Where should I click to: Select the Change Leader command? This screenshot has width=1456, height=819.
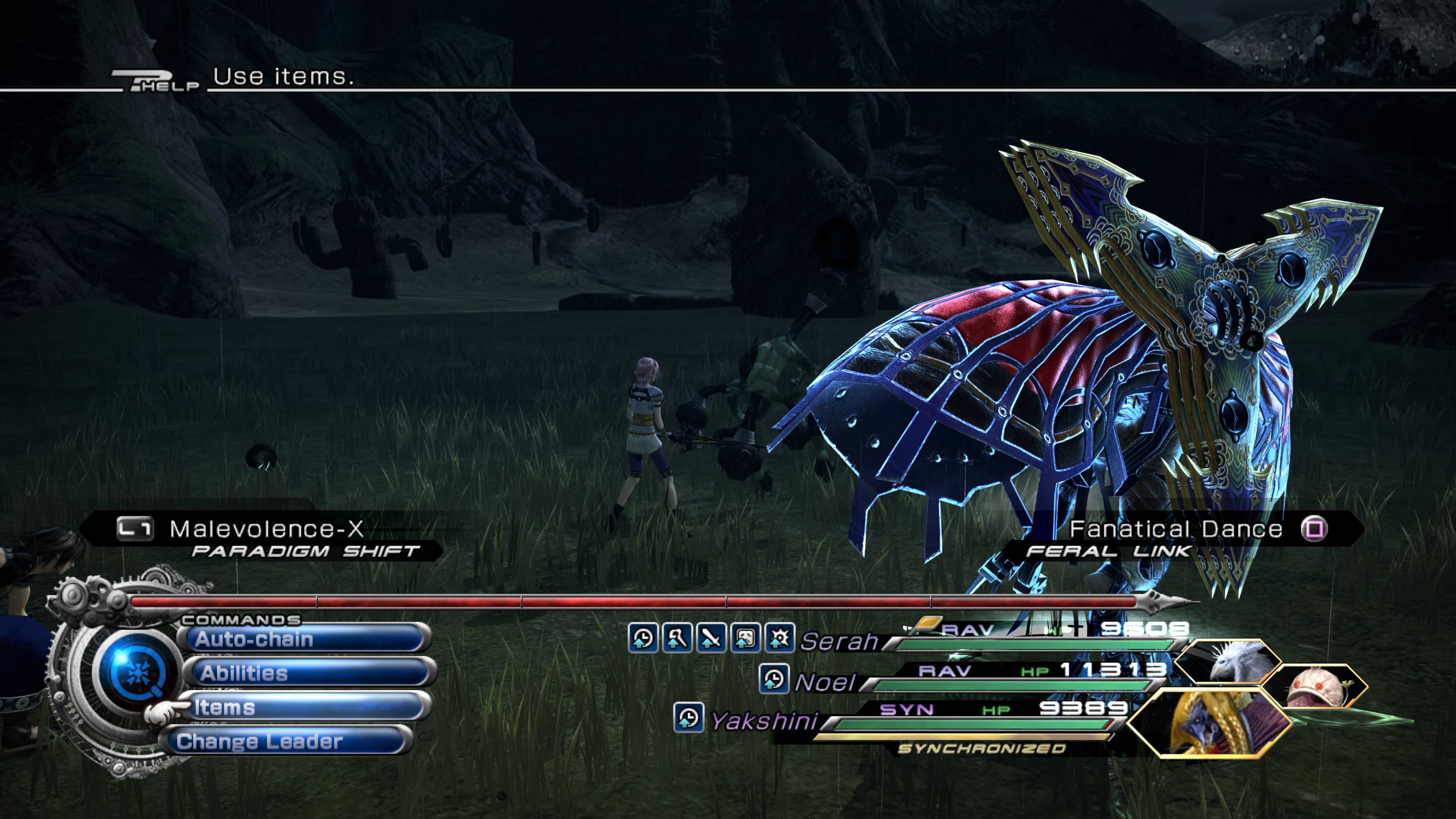point(286,741)
